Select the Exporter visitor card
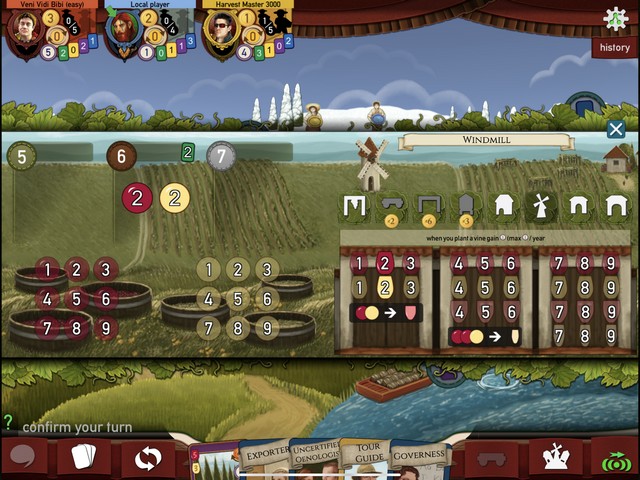 click(264, 457)
